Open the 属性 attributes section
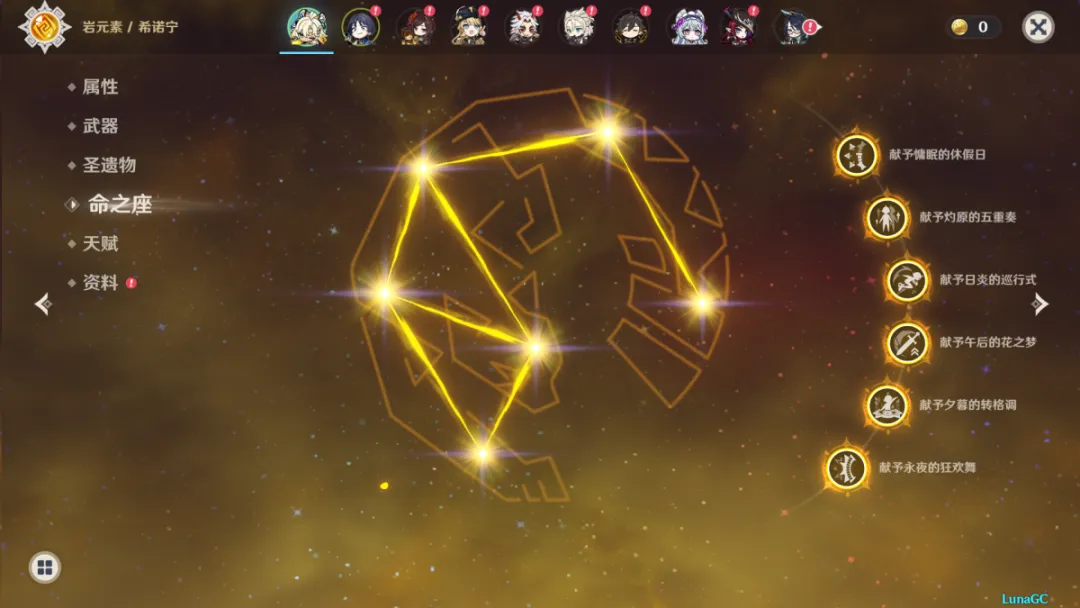Image resolution: width=1080 pixels, height=608 pixels. (x=100, y=87)
